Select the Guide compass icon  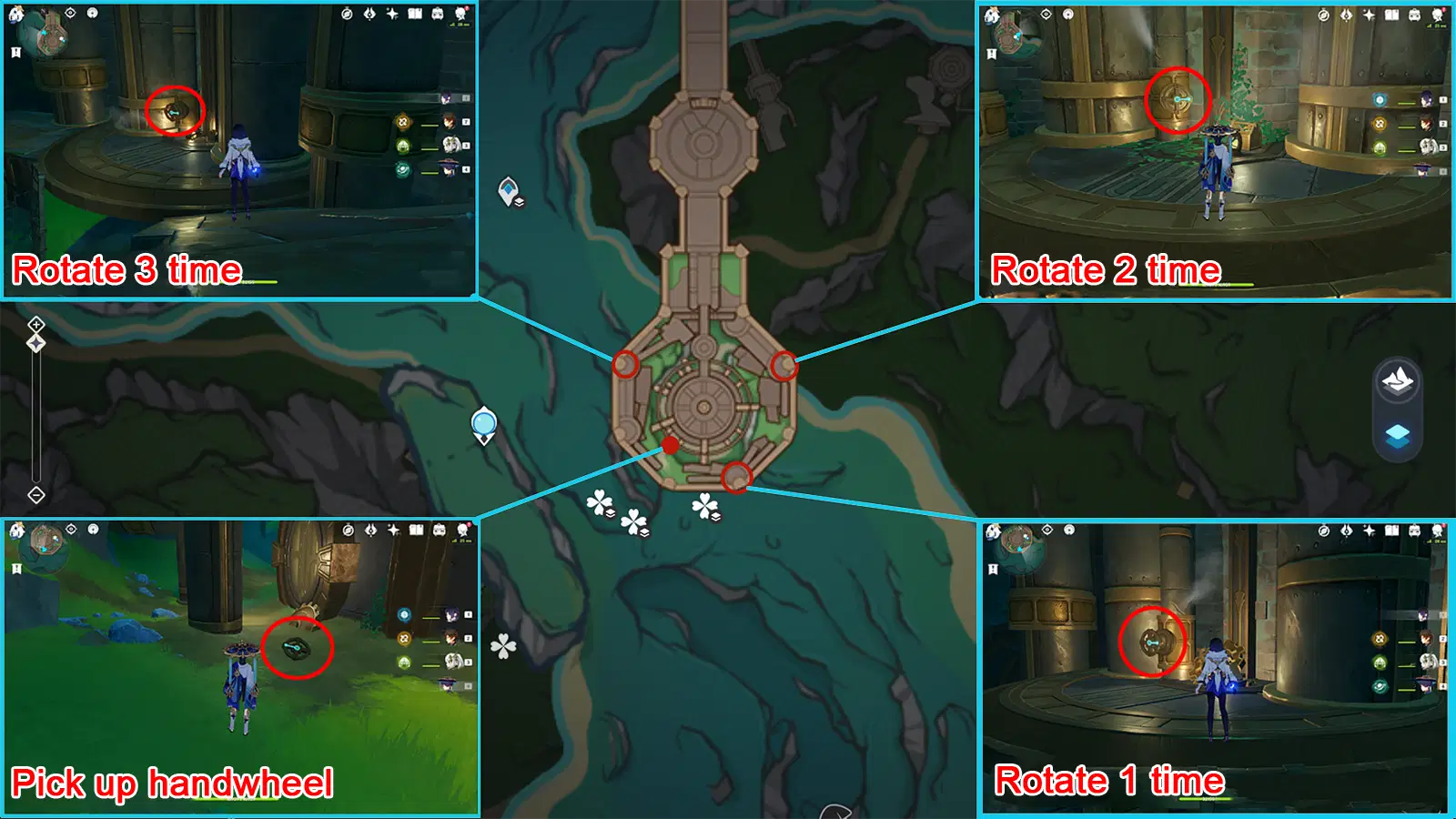[347, 15]
